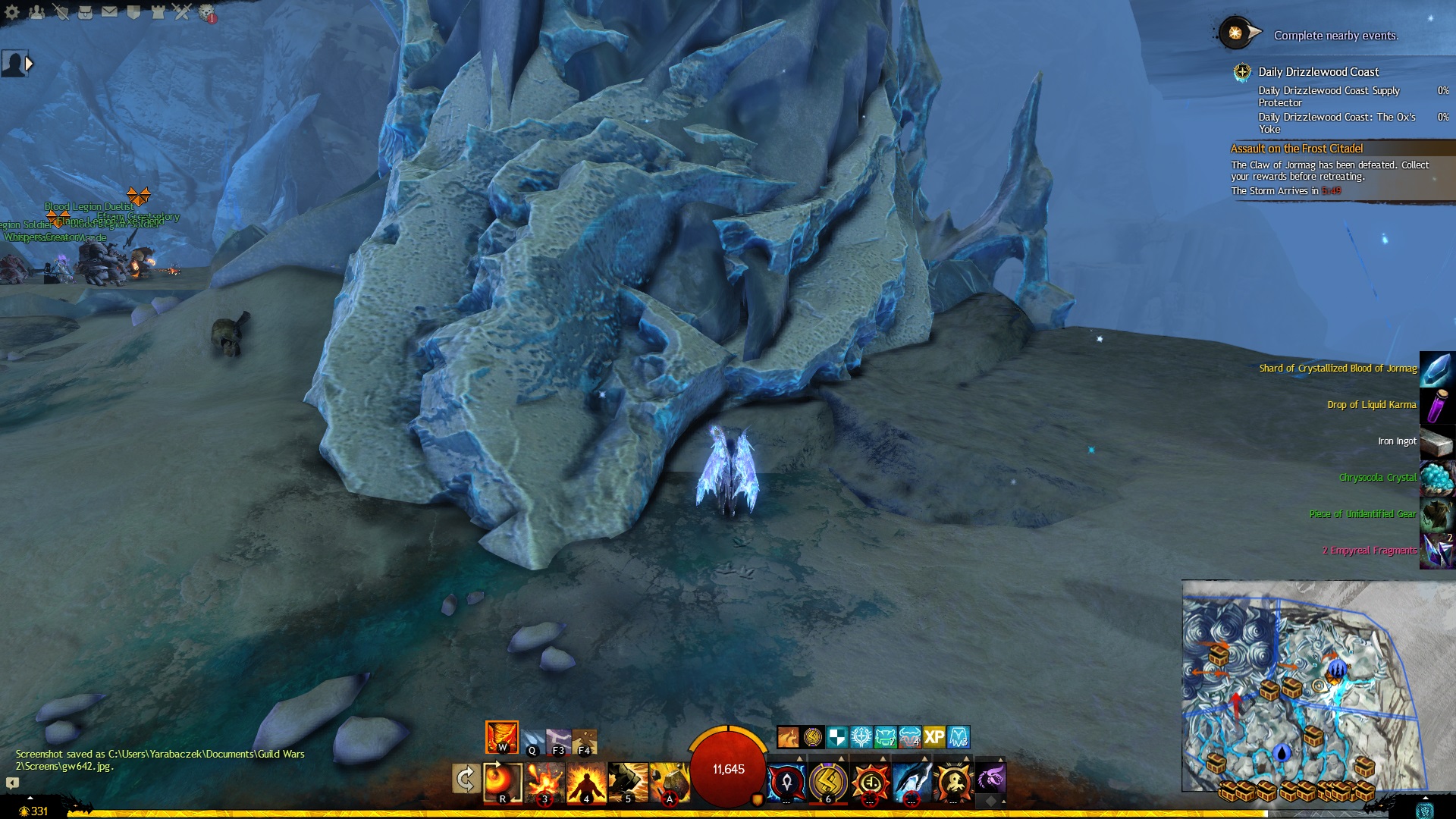The width and height of the screenshot is (1456, 819).
Task: Open World vs World castle icon
Action: (158, 12)
